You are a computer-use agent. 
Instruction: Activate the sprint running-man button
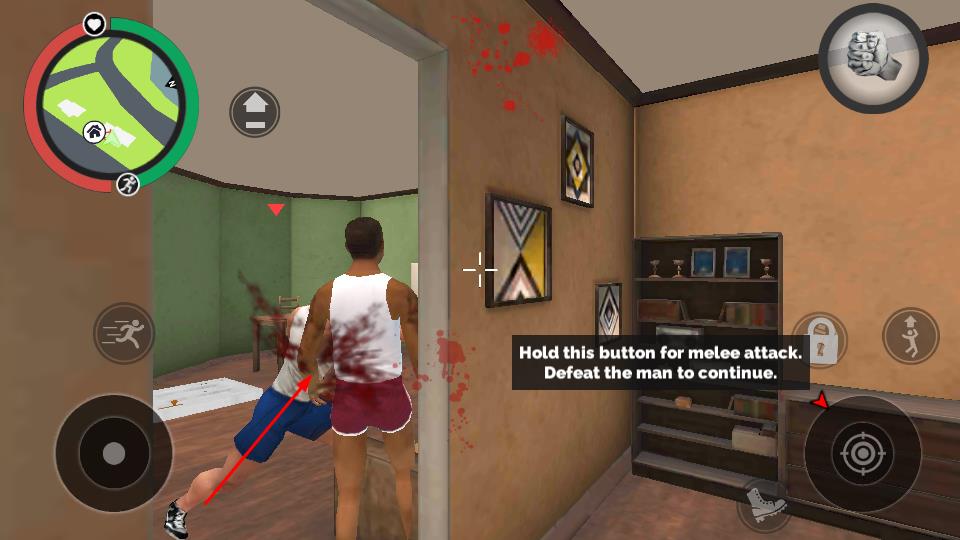click(x=124, y=333)
